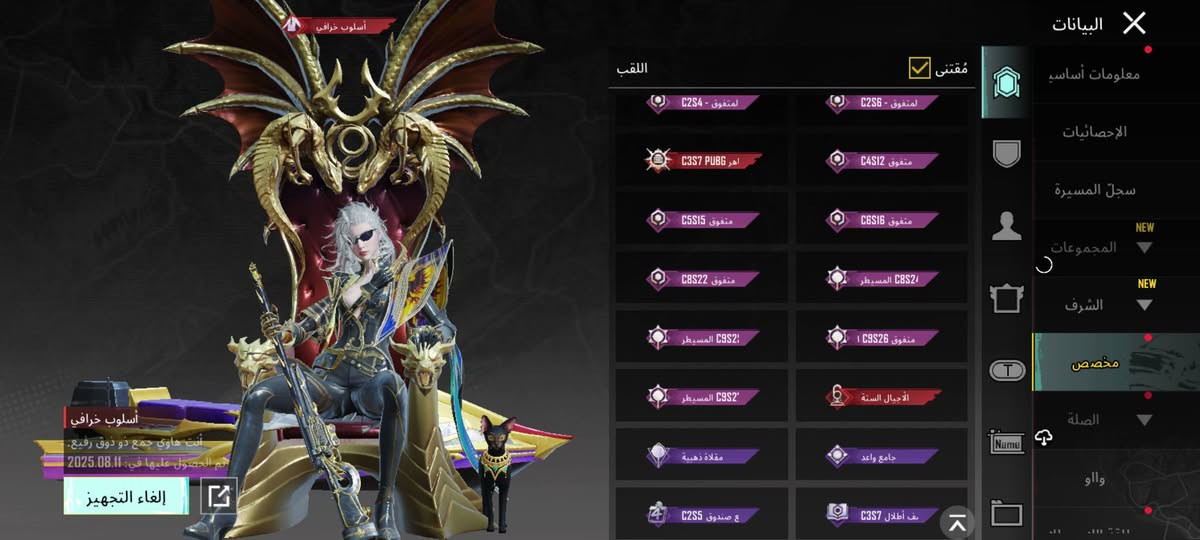This screenshot has width=1200, height=540.
Task: Pick the مقلاة ذهبية (Golden Pan) title
Action: (703, 456)
